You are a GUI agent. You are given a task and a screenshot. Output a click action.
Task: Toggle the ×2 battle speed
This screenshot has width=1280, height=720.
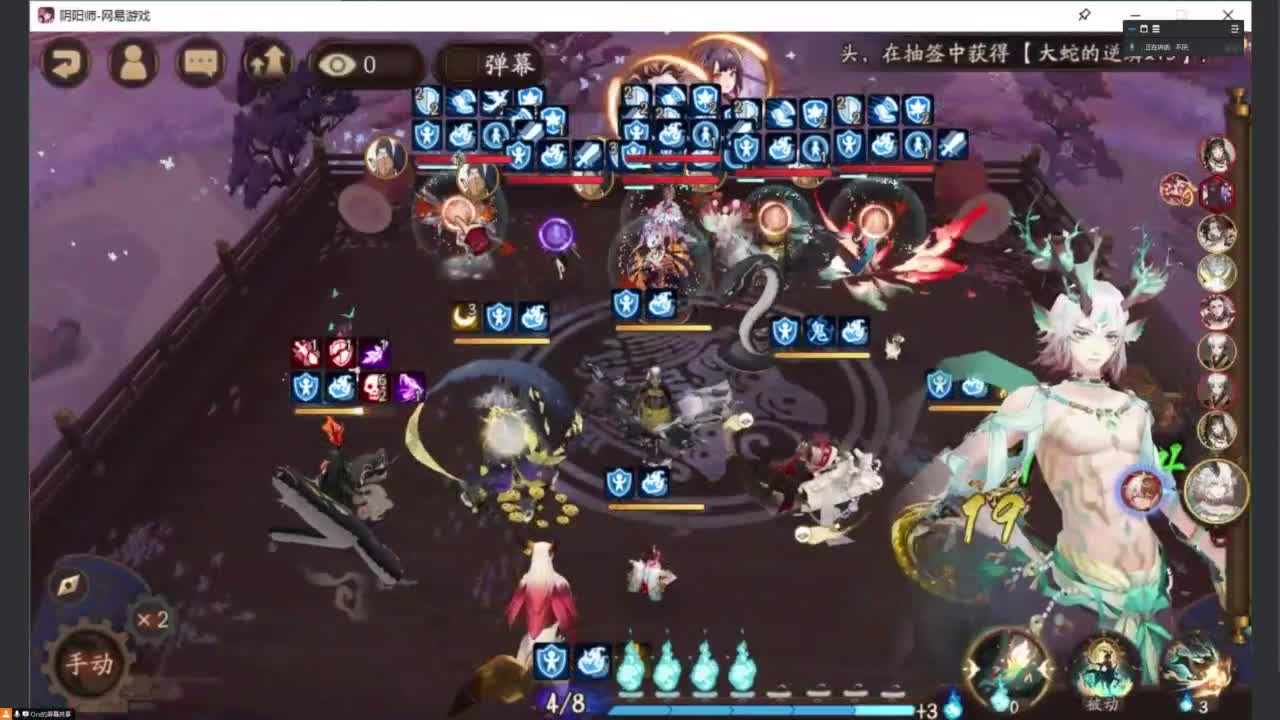(x=150, y=621)
